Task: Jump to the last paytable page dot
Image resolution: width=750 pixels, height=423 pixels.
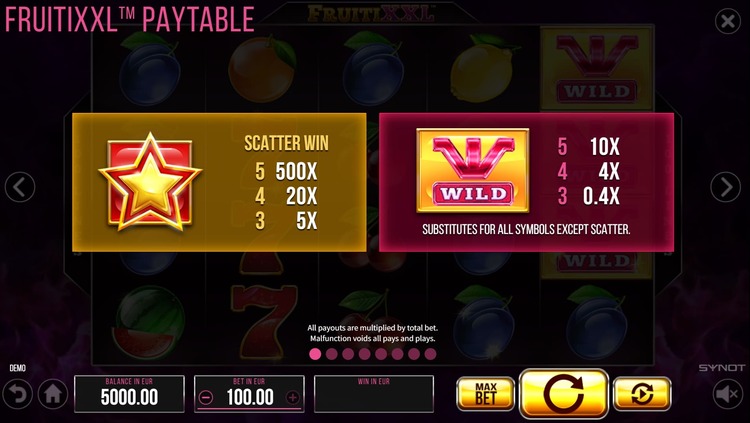Action: (x=432, y=354)
